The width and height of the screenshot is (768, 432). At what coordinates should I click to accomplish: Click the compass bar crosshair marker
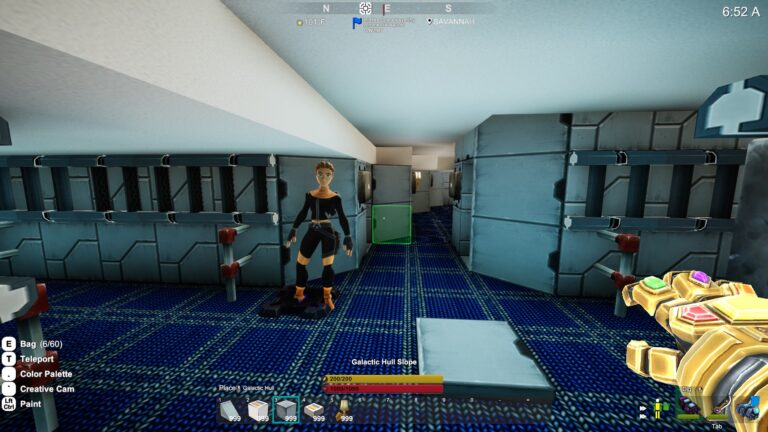[365, 8]
